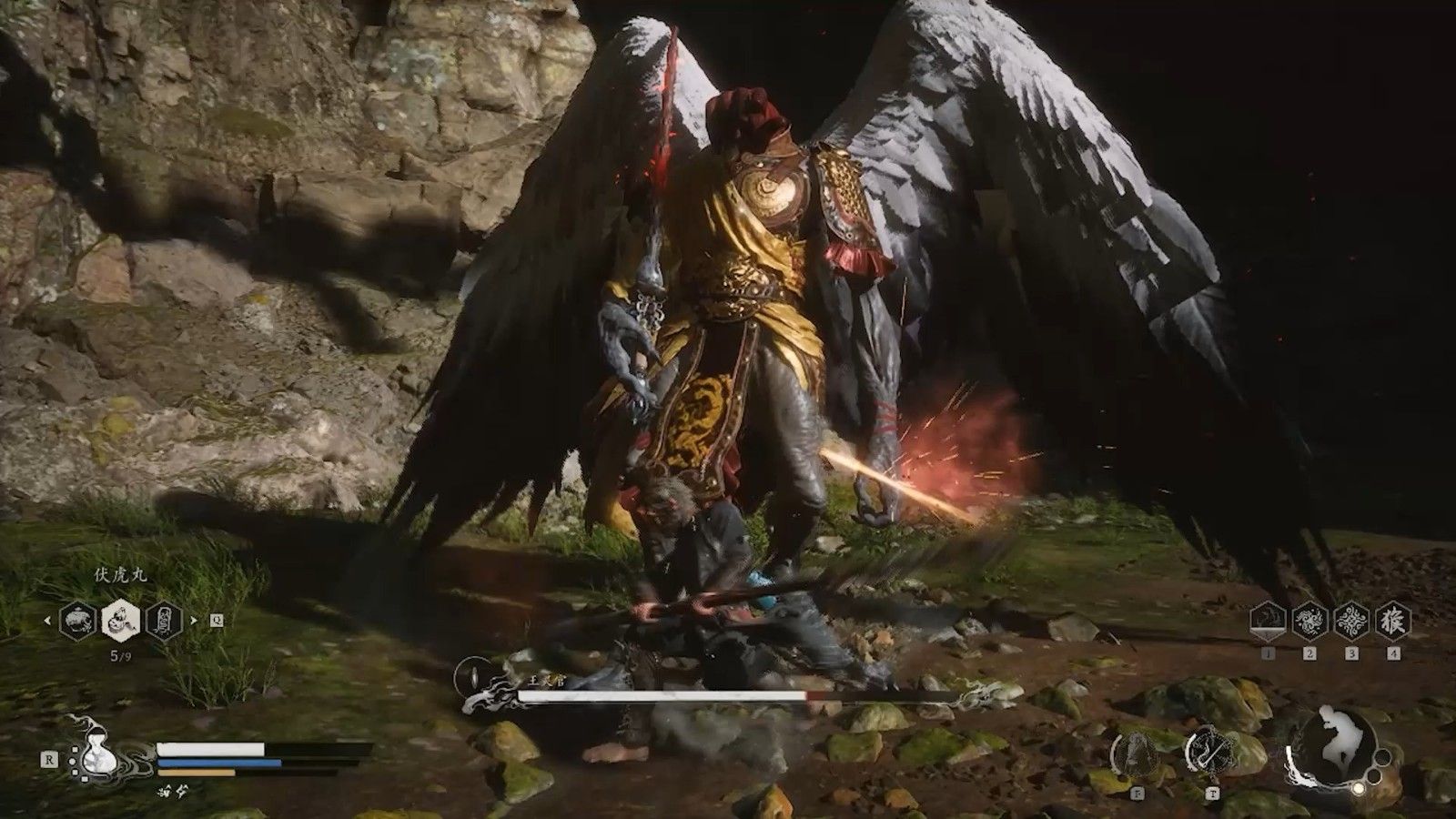Choose the toad item in the quick bar
The image size is (1456, 819).
coord(77,622)
